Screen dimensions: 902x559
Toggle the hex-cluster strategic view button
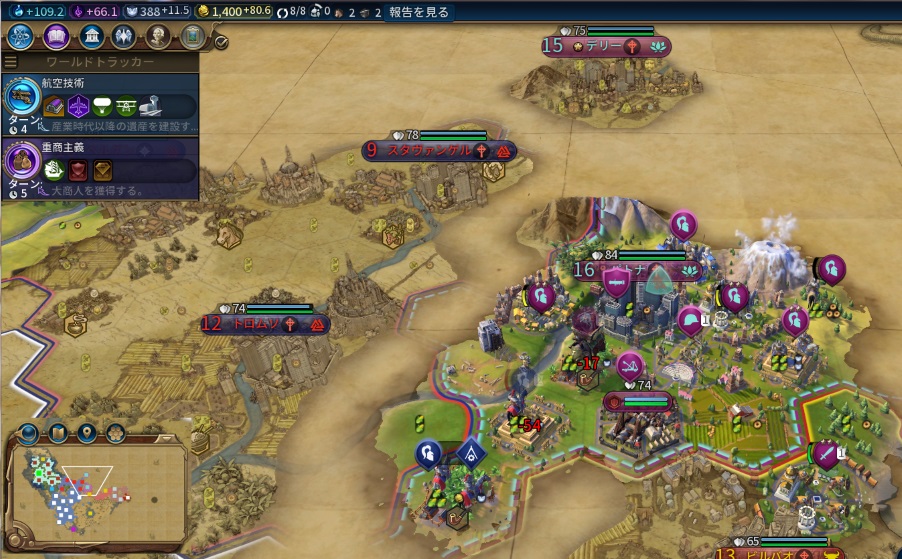115,433
